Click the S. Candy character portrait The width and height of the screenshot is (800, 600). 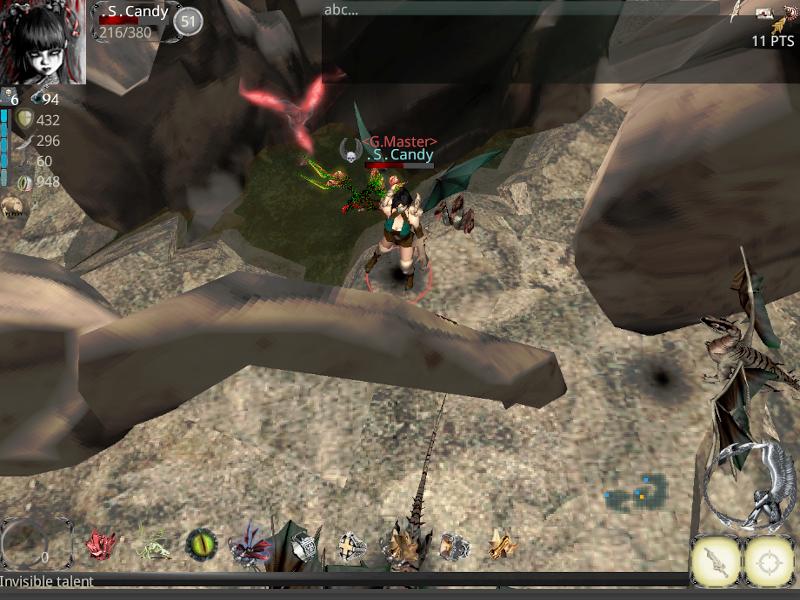coord(43,42)
